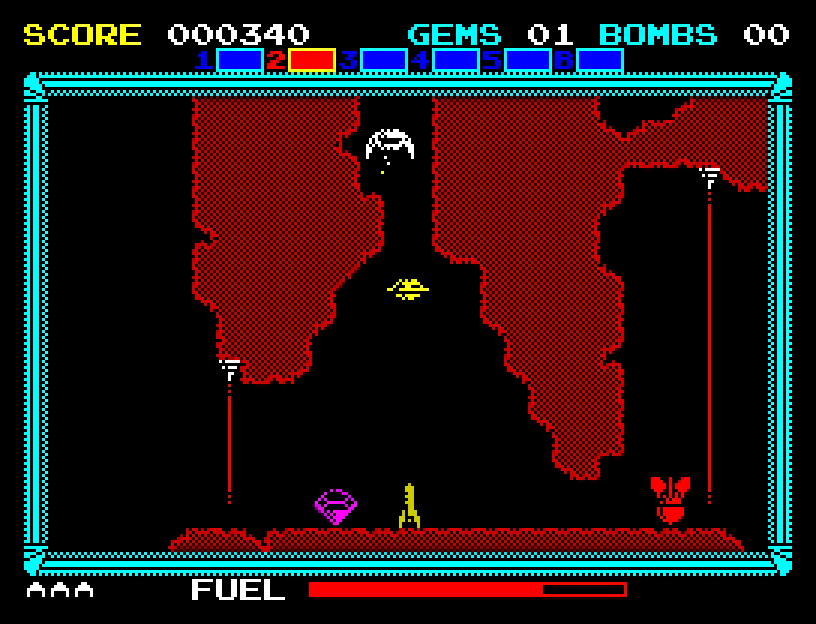Click the blue box numbered 3
The image size is (816, 624).
click(x=383, y=60)
